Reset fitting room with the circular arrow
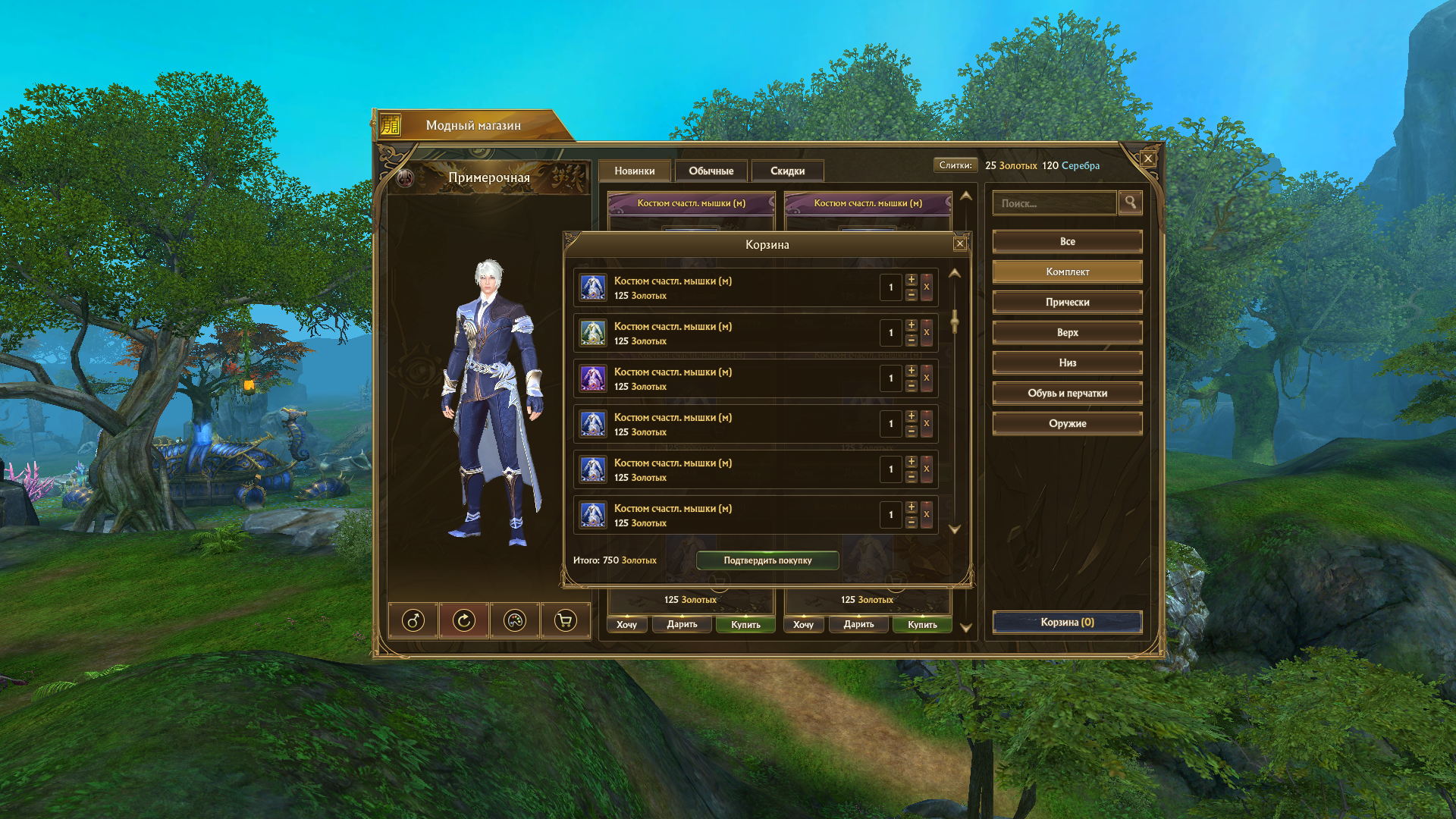This screenshot has height=819, width=1456. 464,621
